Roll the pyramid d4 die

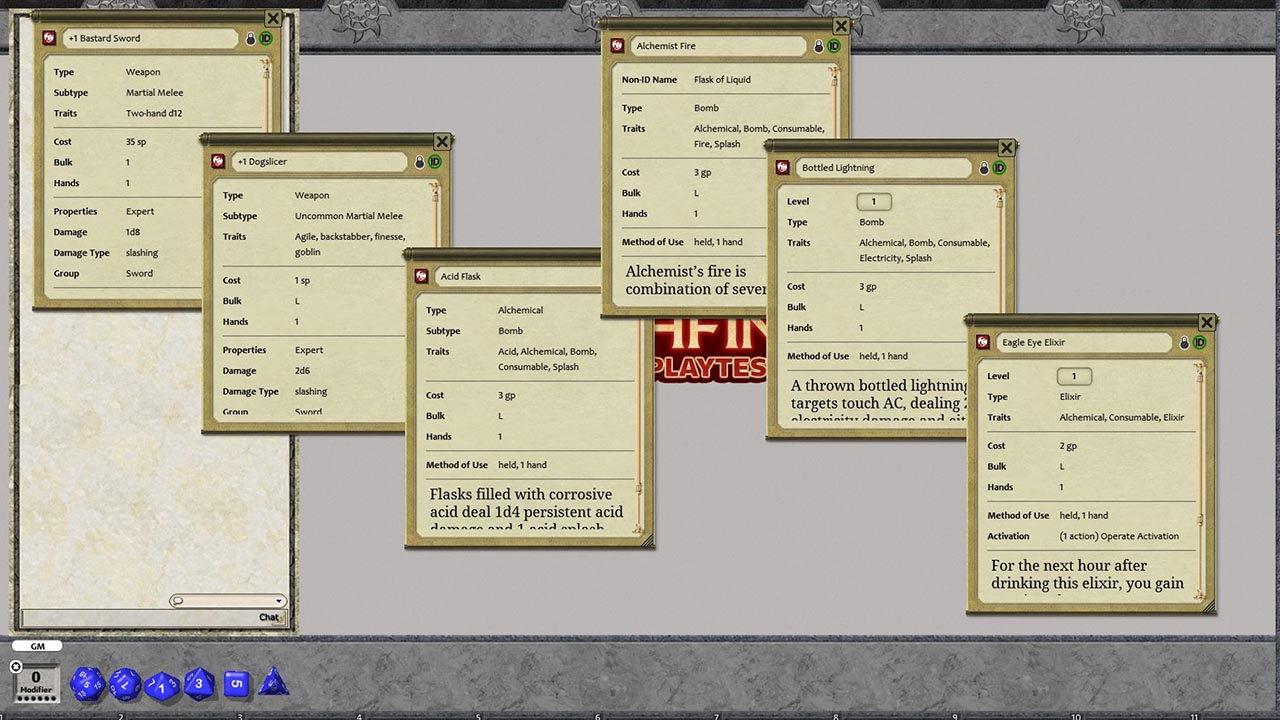pos(273,686)
